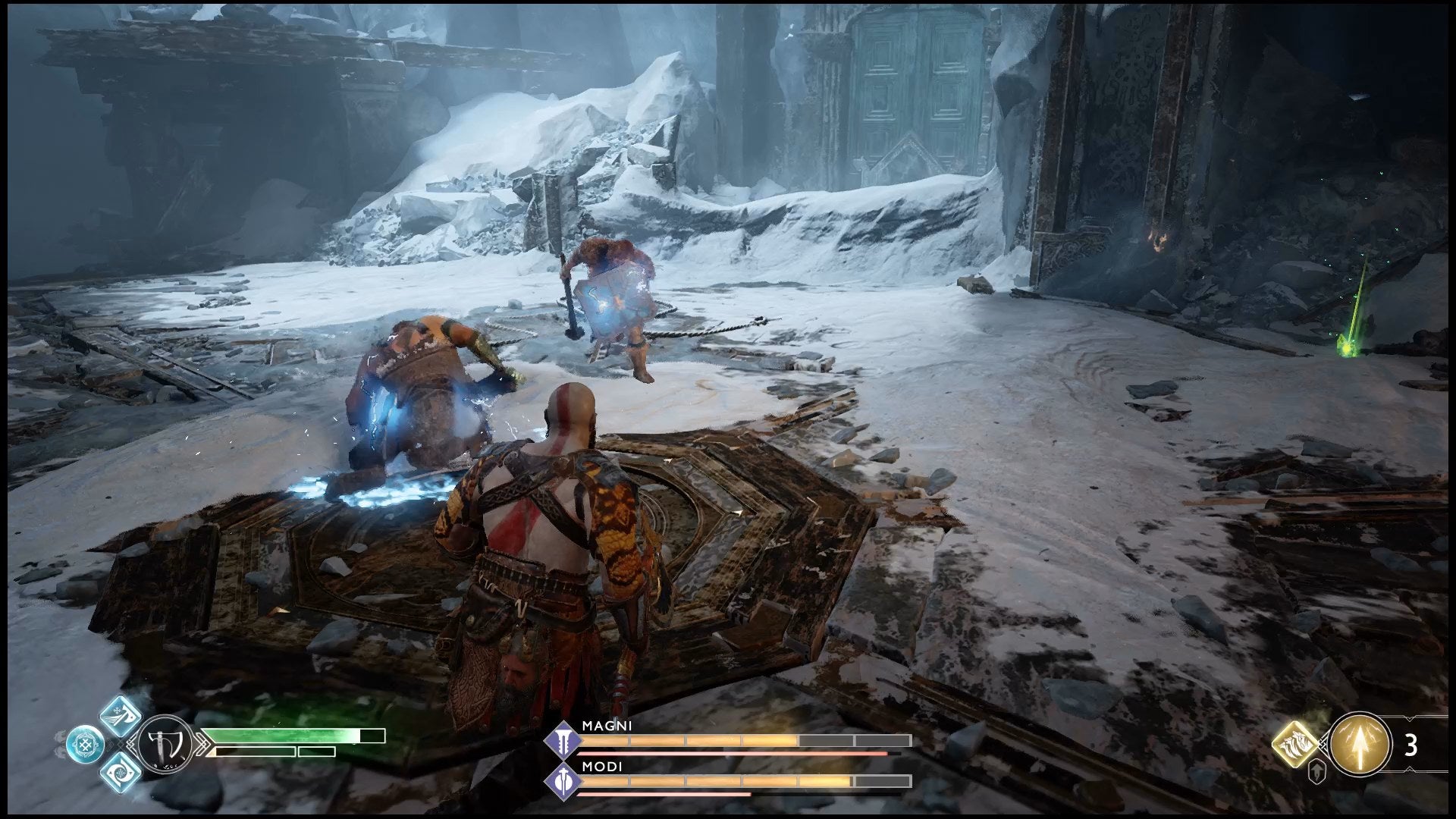
Task: Trigger the frost swirl runic attack
Action: [121, 771]
